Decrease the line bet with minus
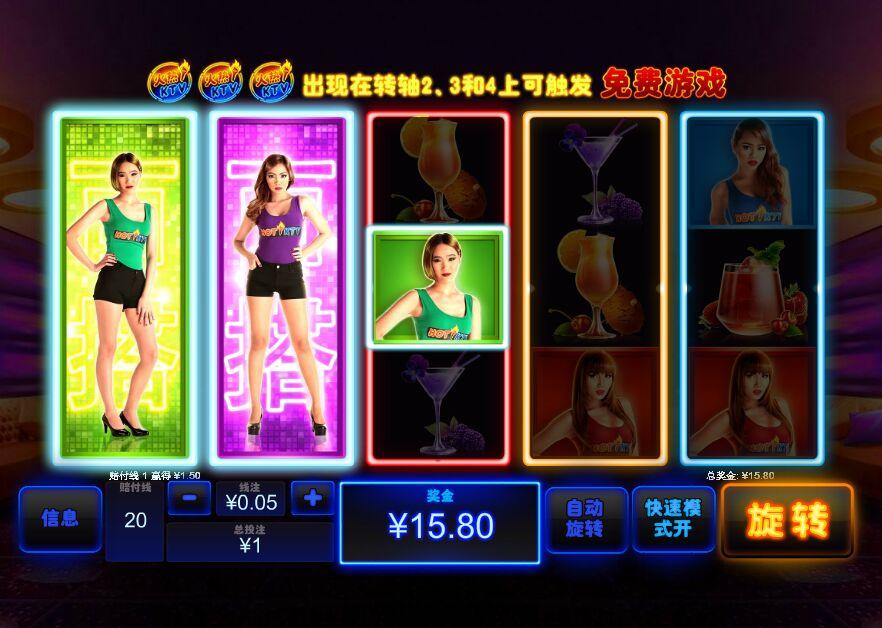Image resolution: width=882 pixels, height=628 pixels. tap(189, 497)
